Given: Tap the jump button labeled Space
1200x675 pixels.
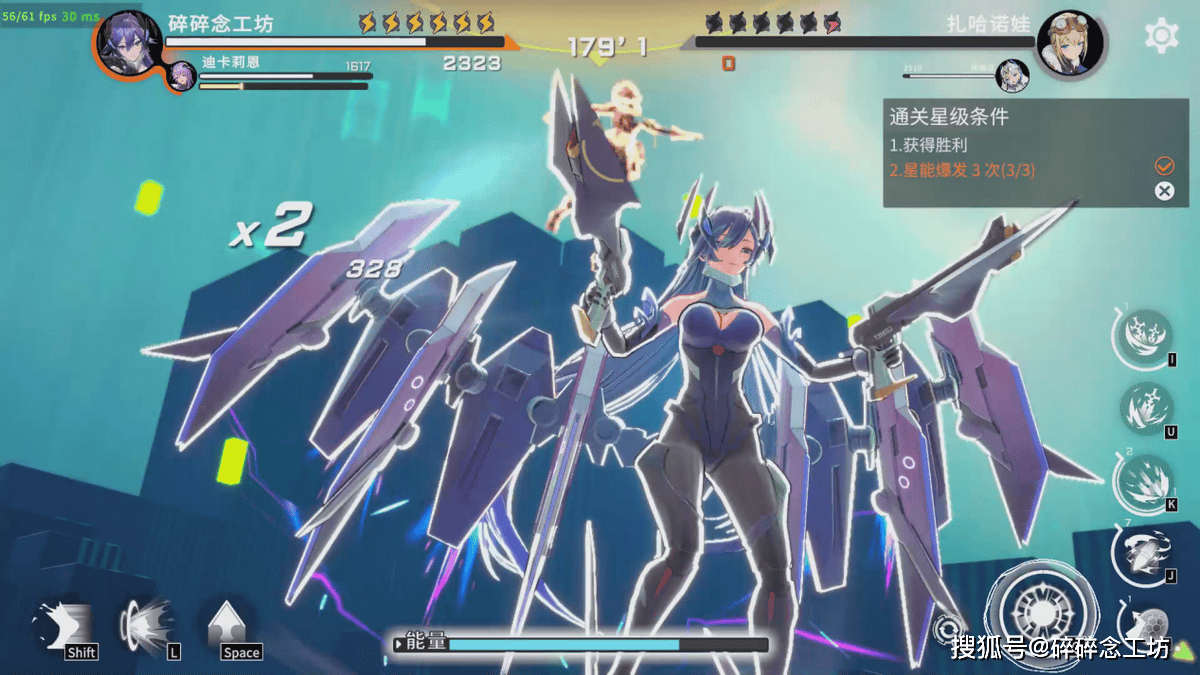Looking at the screenshot, I should (x=230, y=627).
